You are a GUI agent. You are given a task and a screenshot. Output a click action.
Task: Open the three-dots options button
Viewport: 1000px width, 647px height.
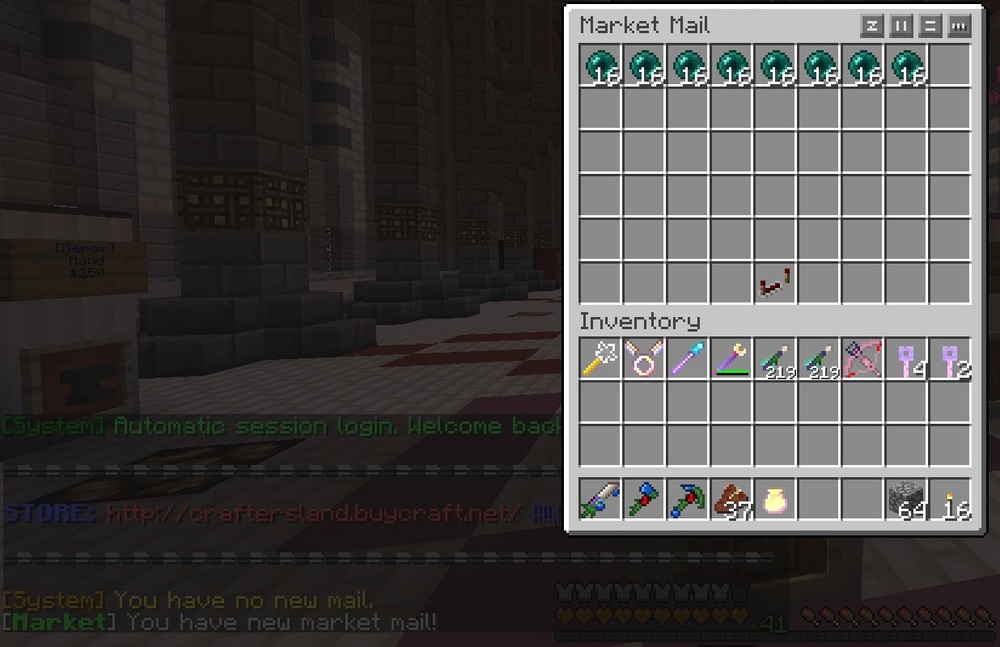pos(959,25)
